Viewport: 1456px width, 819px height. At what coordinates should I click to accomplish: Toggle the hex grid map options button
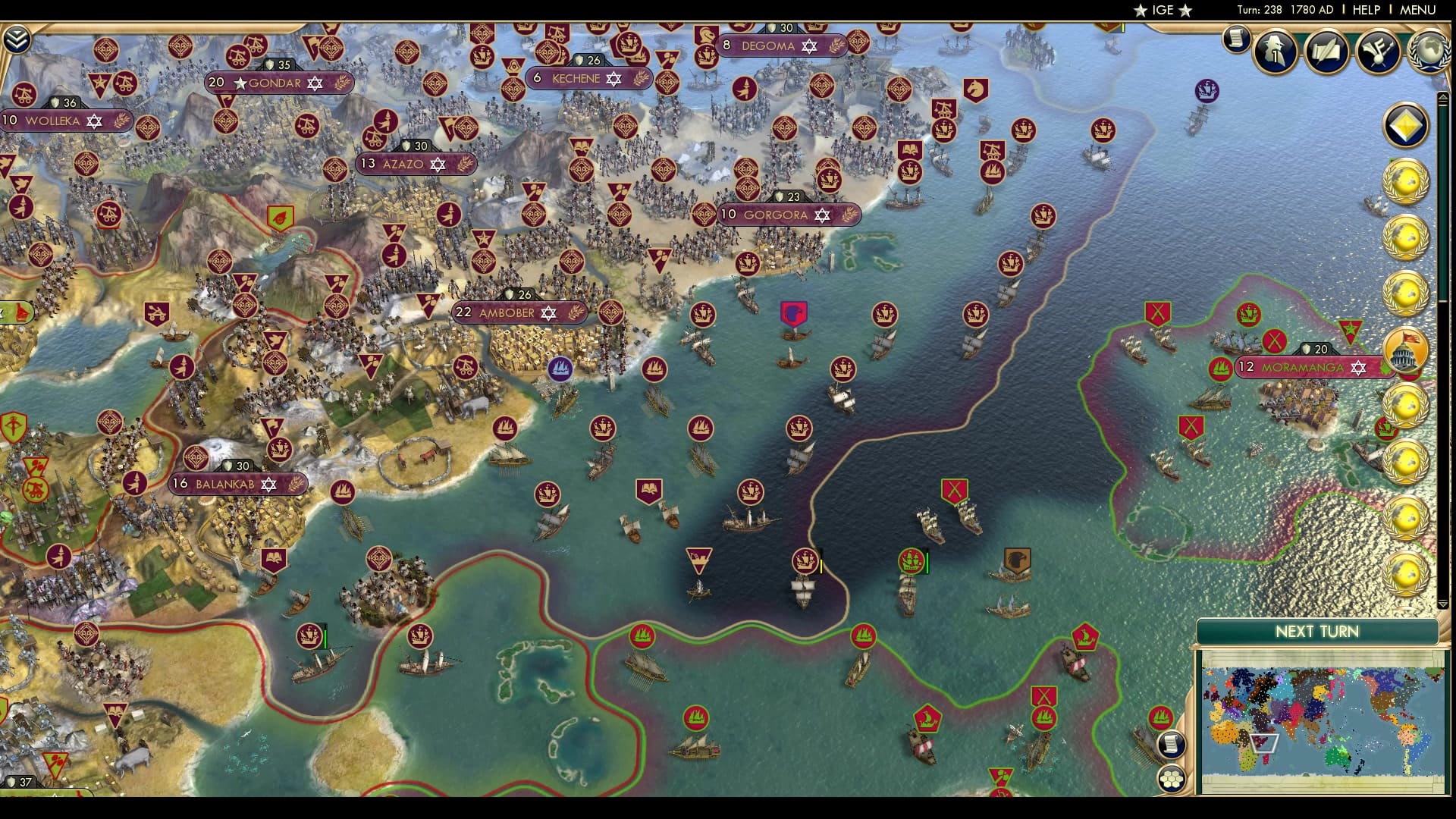1172,779
